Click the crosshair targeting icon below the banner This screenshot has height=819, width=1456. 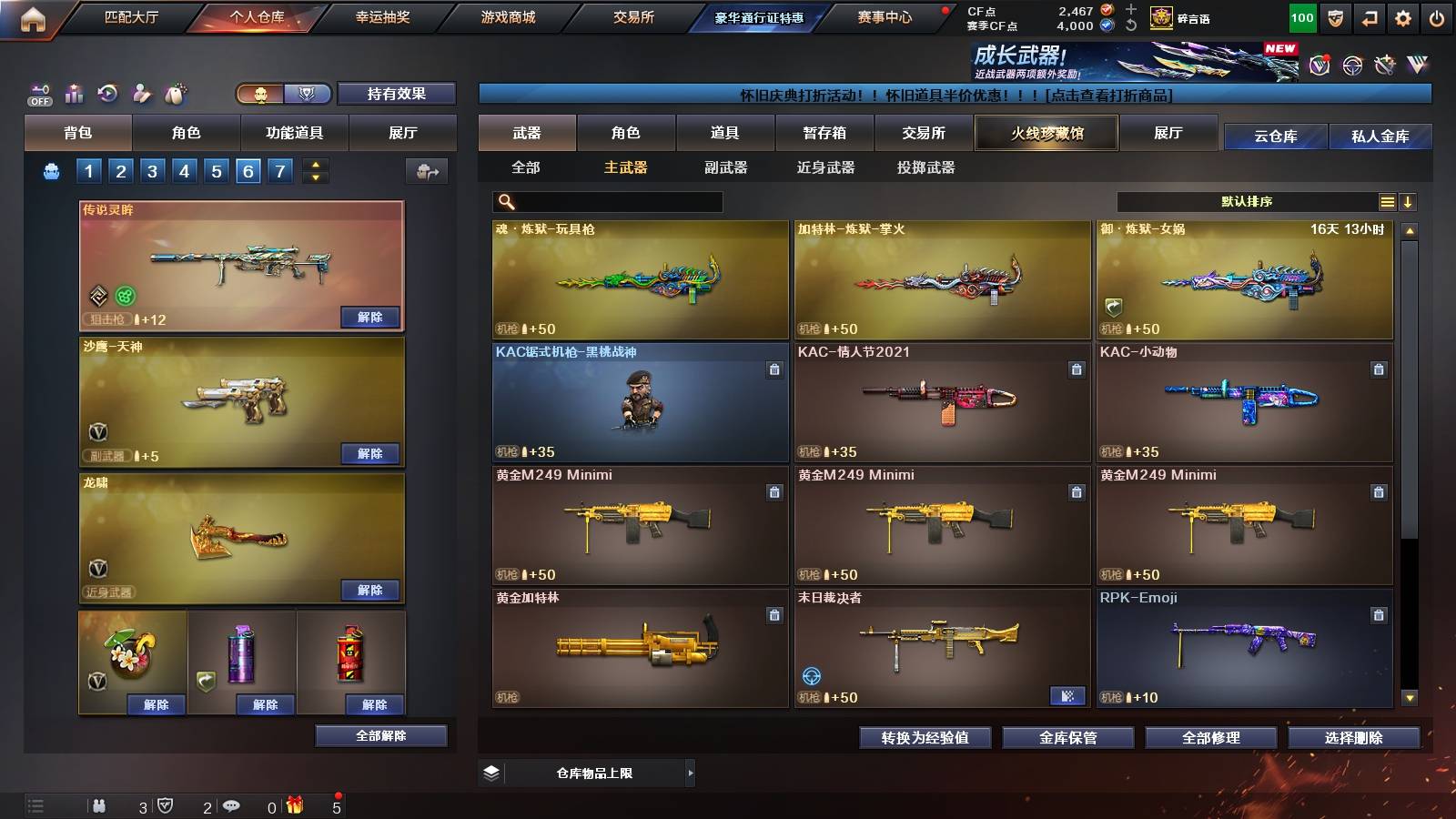[x=1351, y=64]
